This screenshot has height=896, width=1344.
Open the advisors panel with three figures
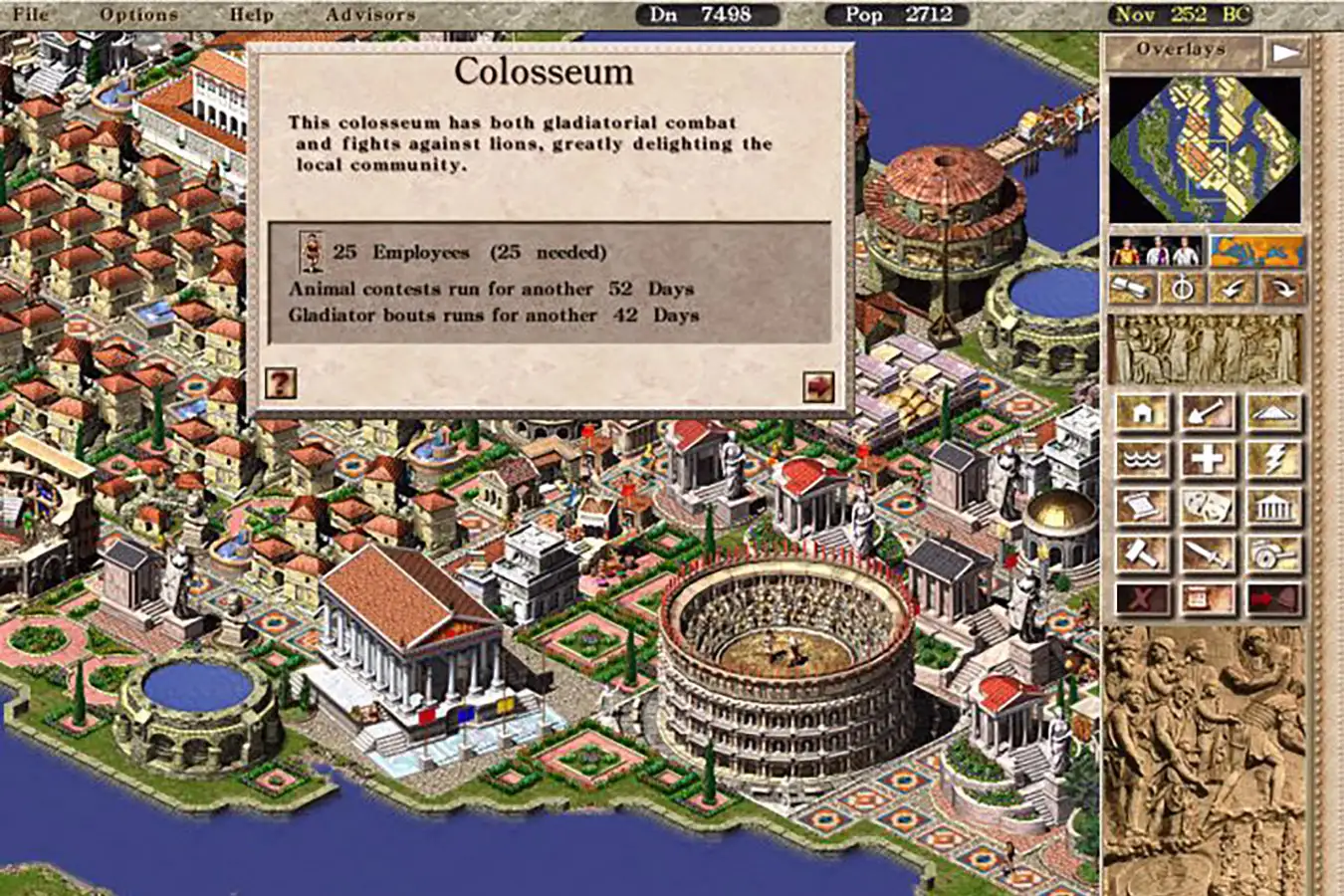1156,251
